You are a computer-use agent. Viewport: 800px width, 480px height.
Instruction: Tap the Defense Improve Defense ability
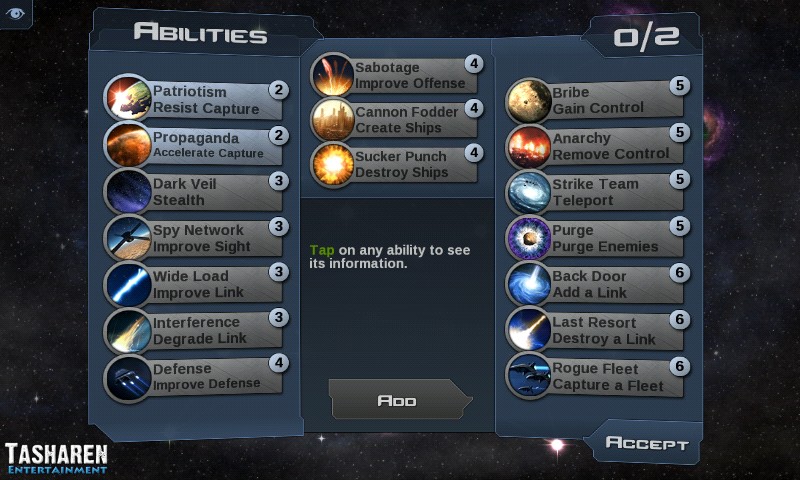click(x=200, y=376)
